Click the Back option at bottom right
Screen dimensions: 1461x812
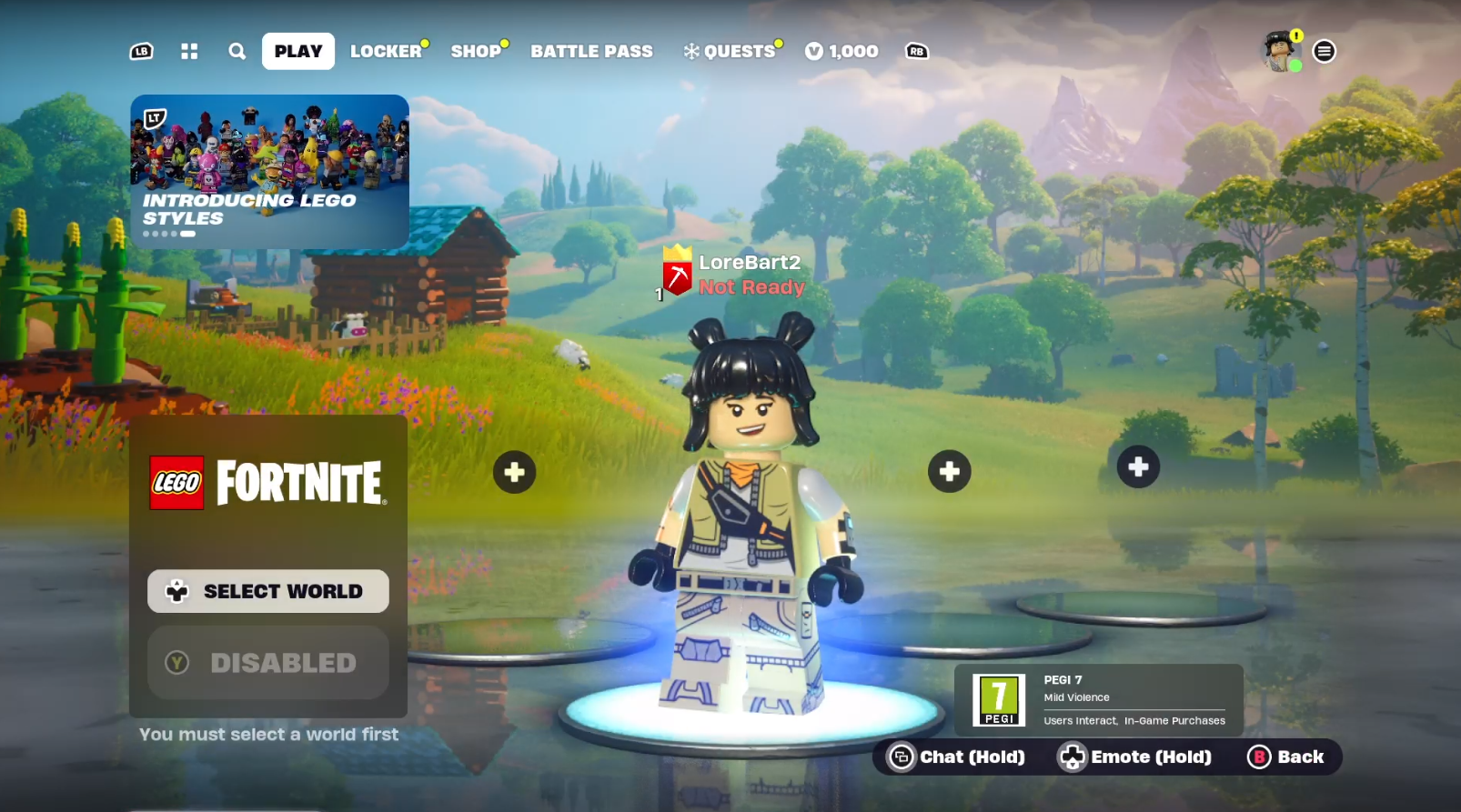[x=1287, y=757]
